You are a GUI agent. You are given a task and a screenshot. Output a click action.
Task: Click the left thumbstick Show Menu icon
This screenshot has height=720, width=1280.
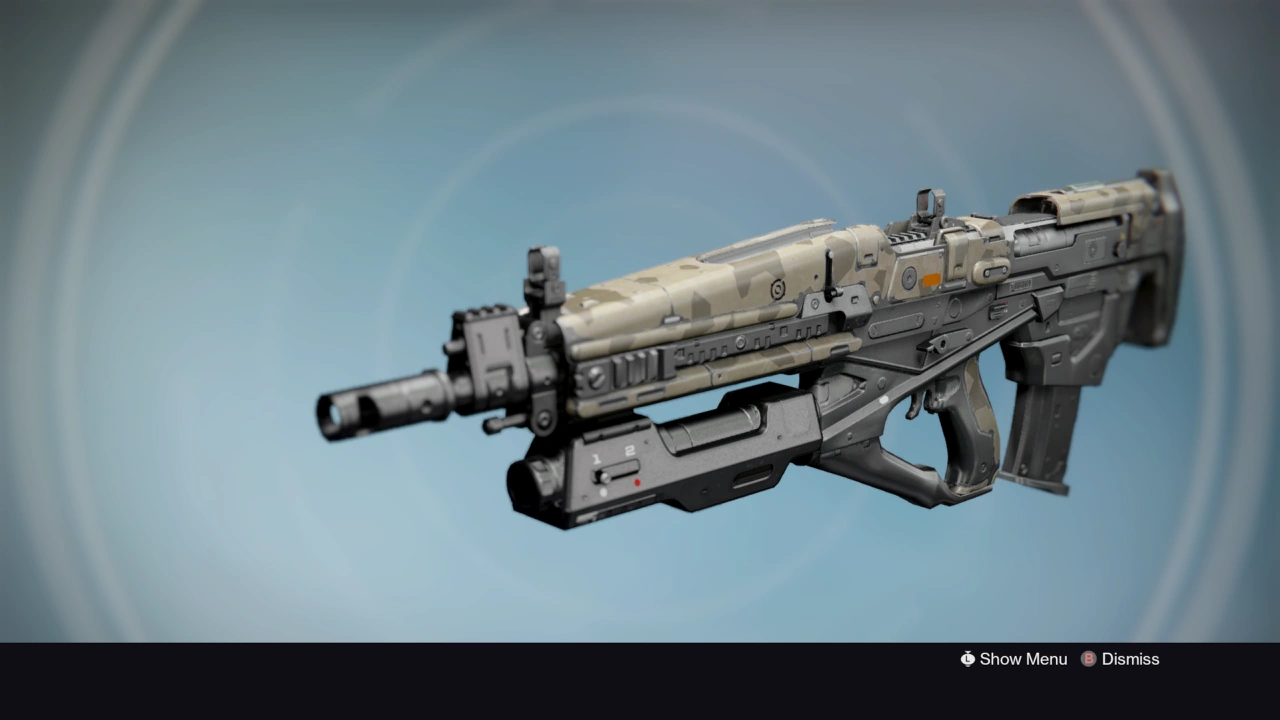[x=967, y=659]
